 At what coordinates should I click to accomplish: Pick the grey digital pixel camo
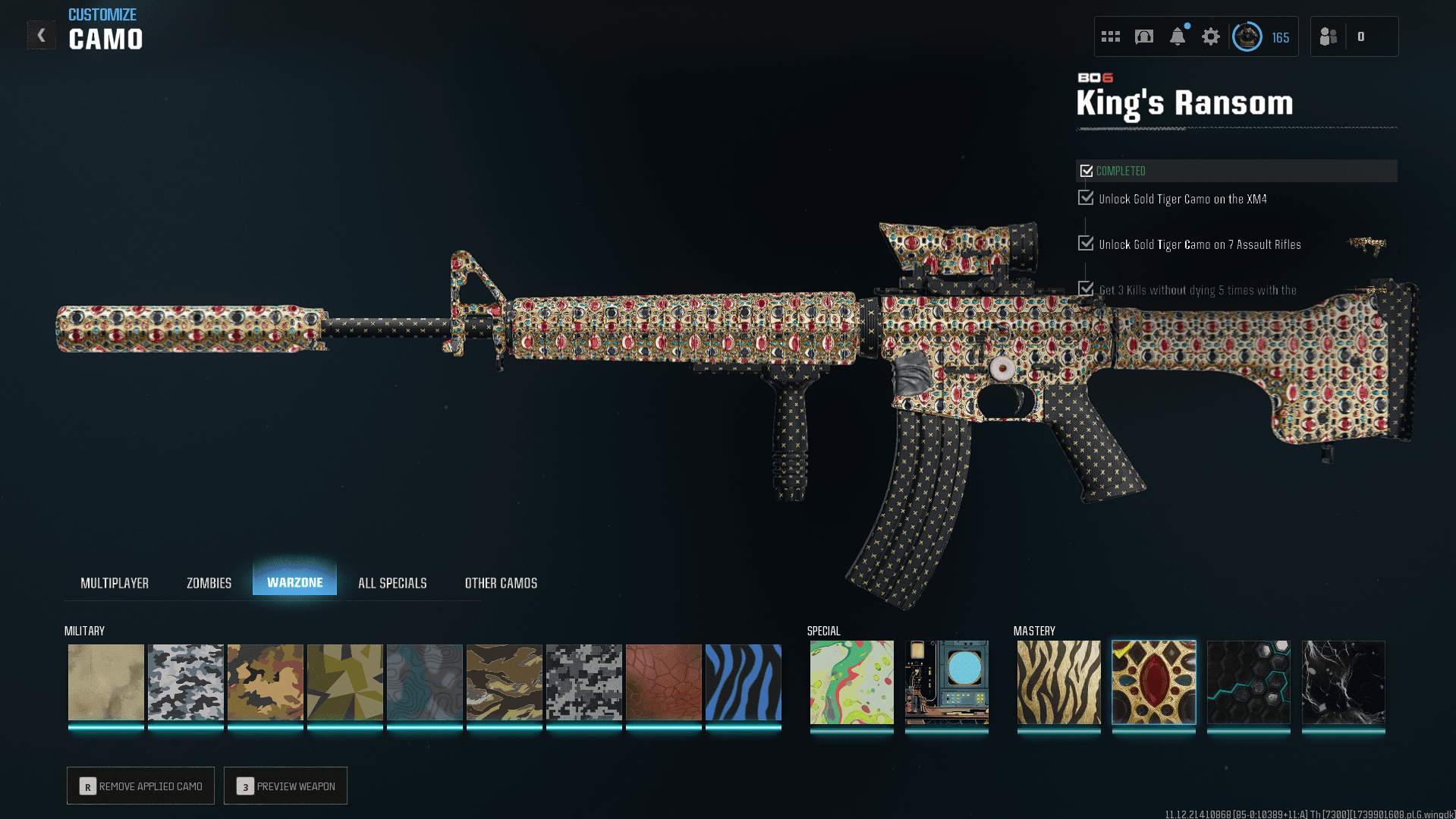click(583, 682)
